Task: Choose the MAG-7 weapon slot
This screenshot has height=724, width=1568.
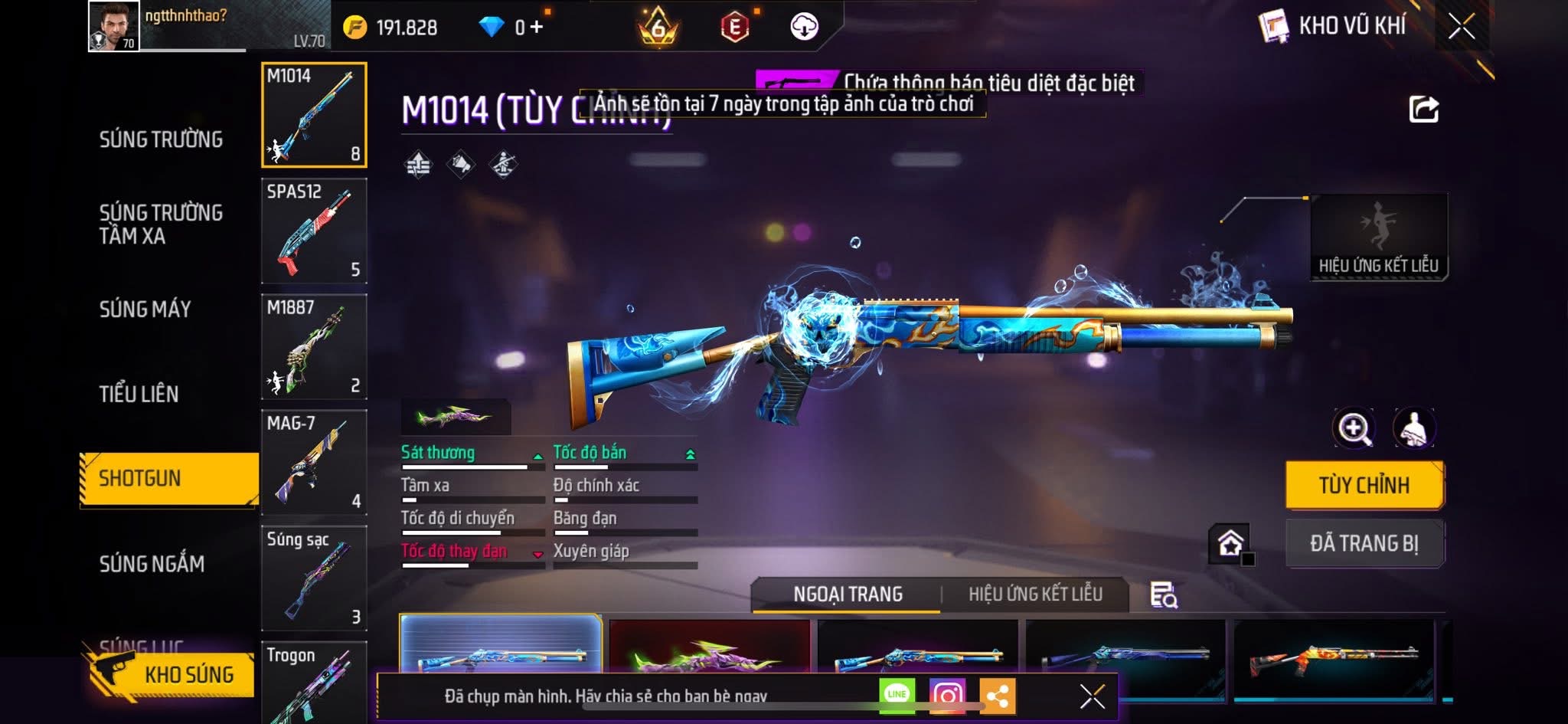Action: pos(314,462)
